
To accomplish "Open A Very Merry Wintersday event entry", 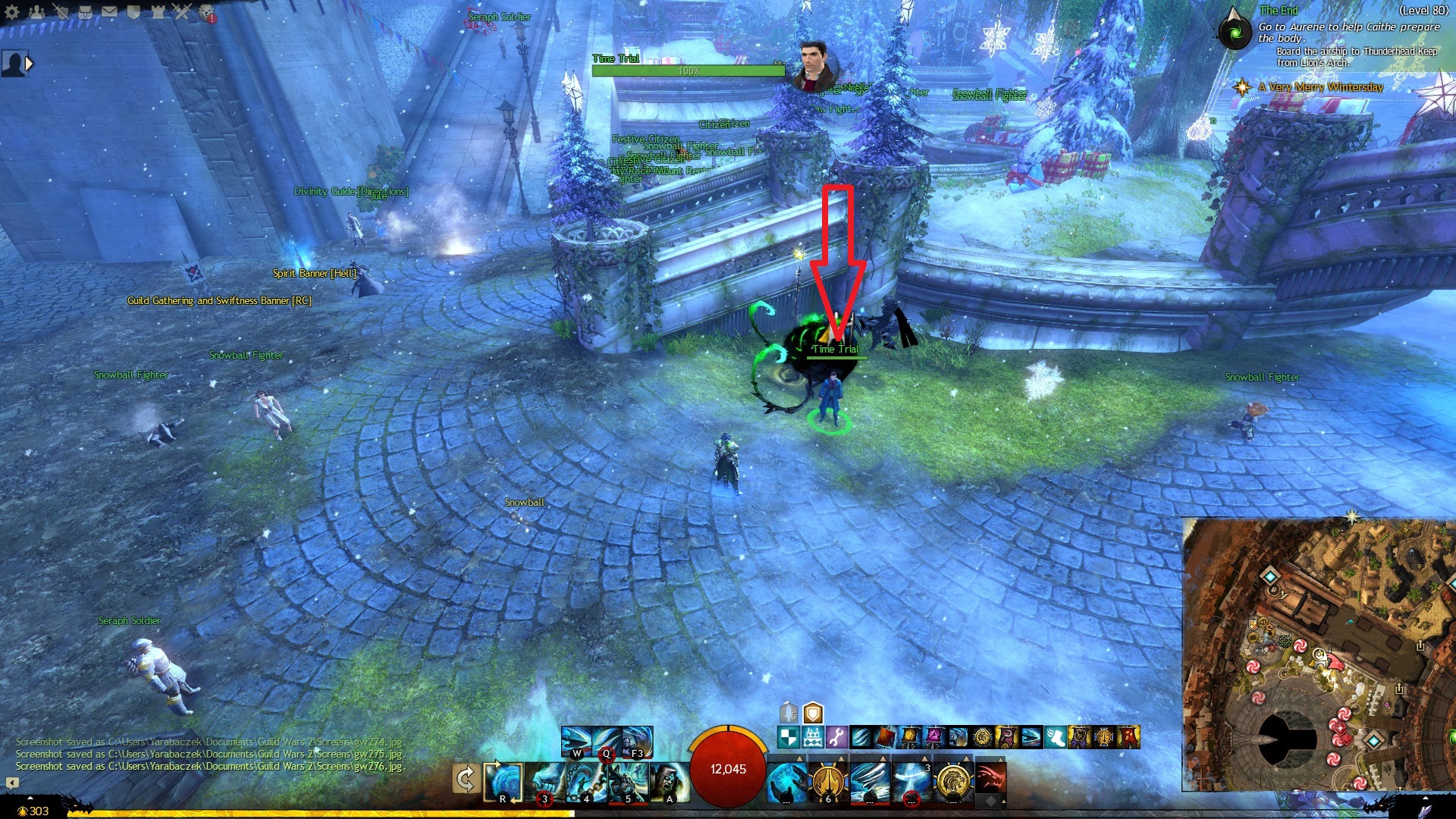I will click(x=1320, y=87).
